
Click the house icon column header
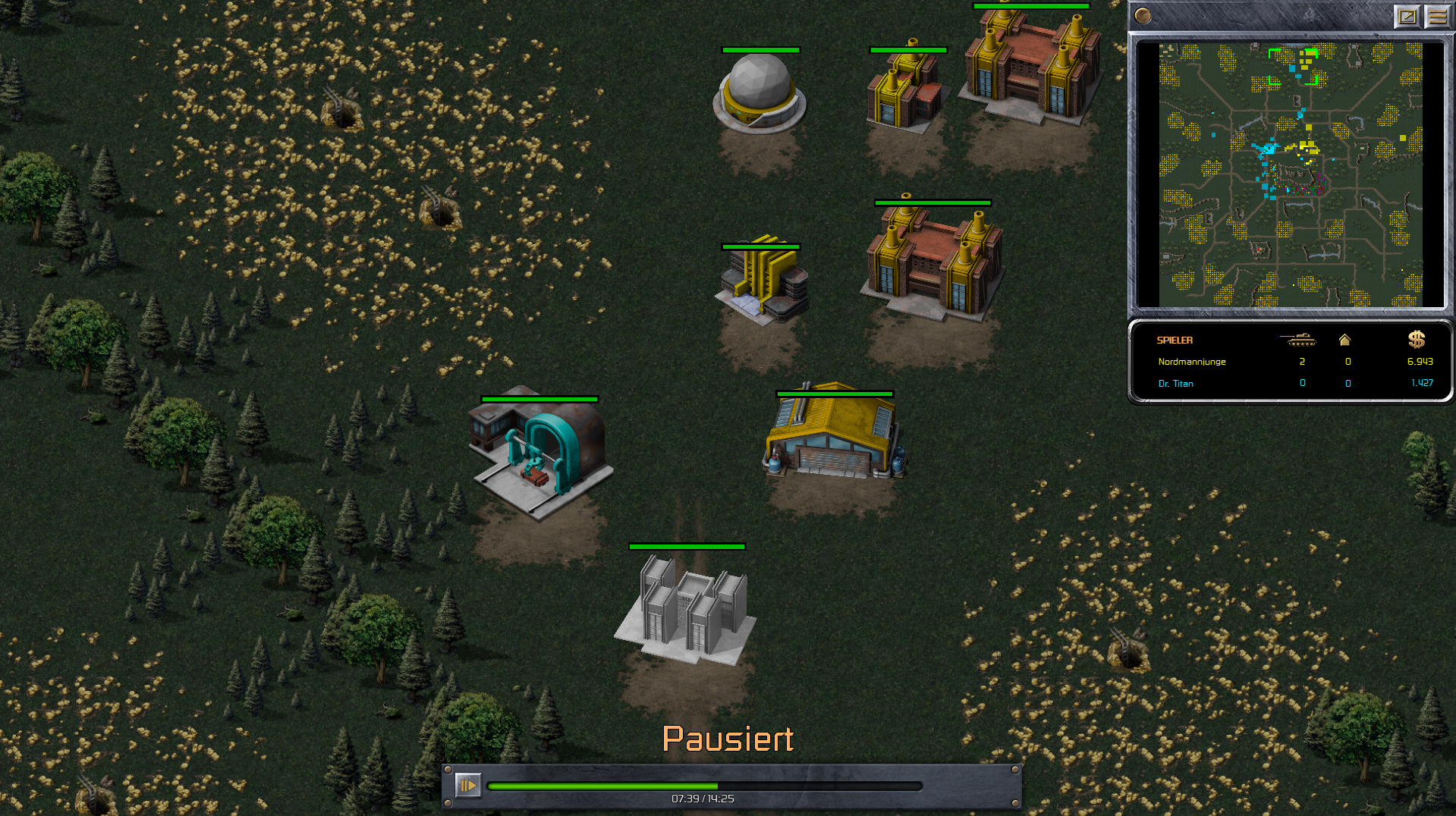click(1344, 340)
